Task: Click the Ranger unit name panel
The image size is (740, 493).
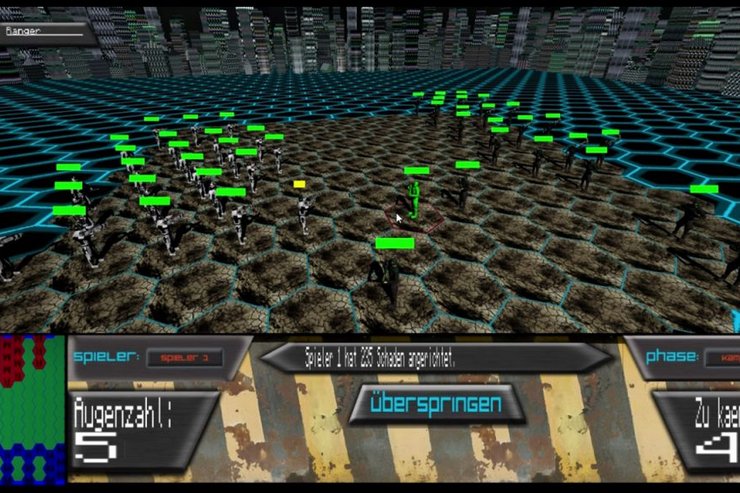Action: tap(48, 32)
